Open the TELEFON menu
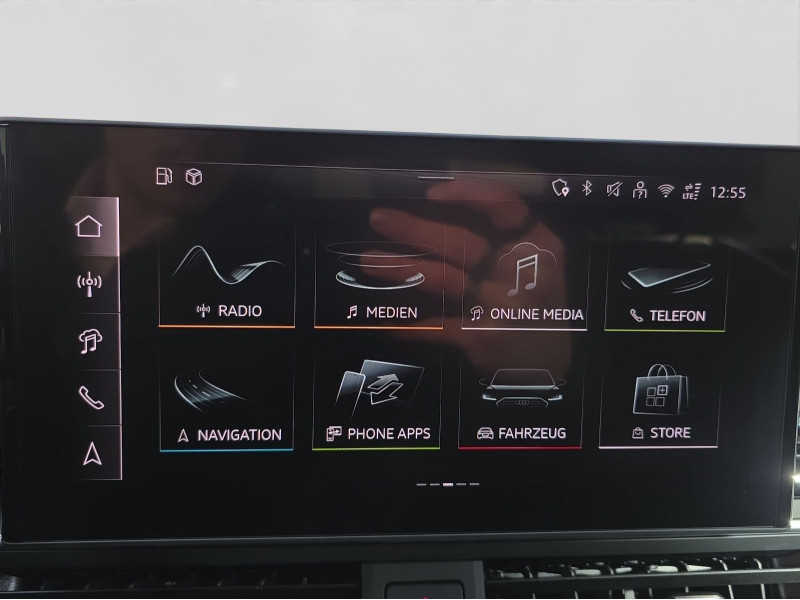 (x=666, y=284)
